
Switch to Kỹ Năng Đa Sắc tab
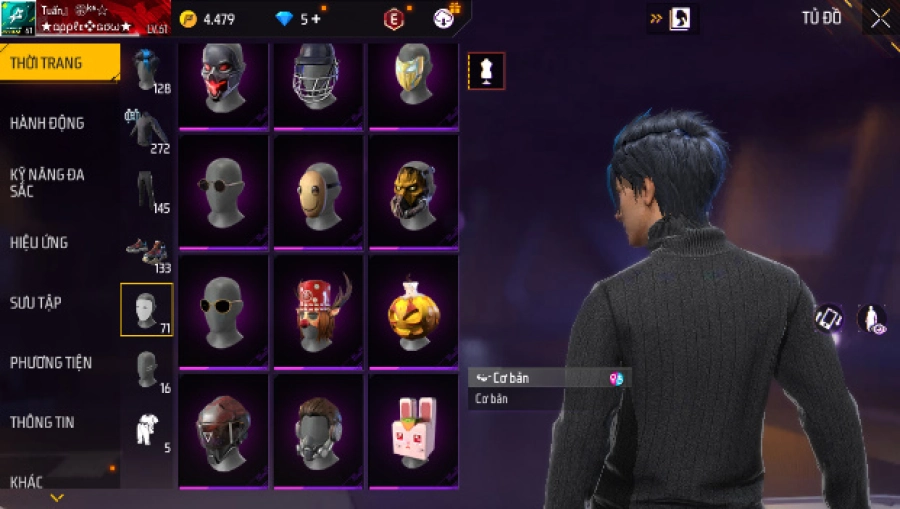[x=47, y=182]
